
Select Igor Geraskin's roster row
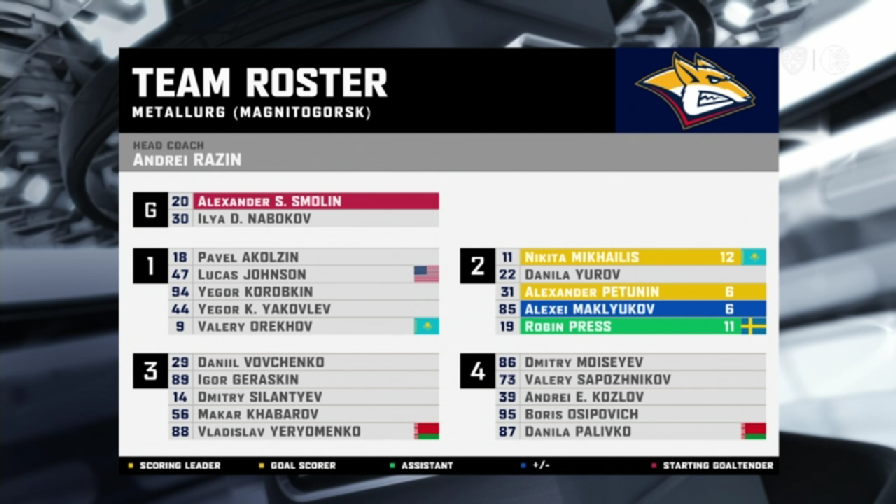[304, 380]
